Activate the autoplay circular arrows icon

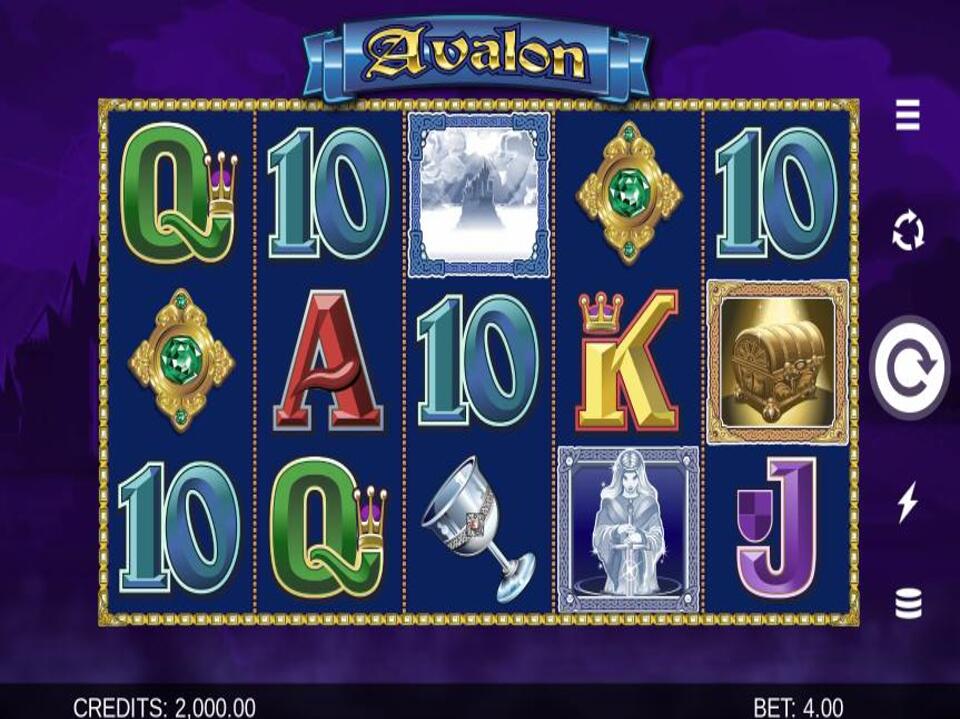point(907,233)
